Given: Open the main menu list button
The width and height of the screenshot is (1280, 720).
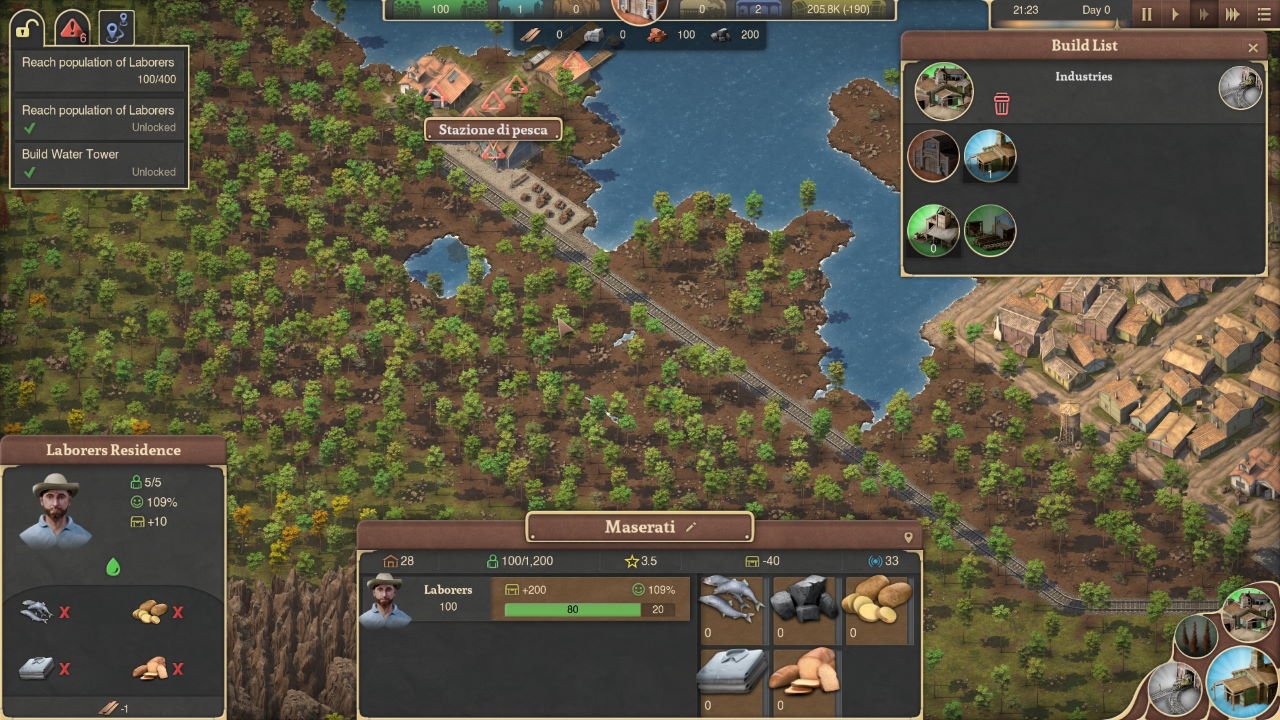Looking at the screenshot, I should click(1262, 15).
